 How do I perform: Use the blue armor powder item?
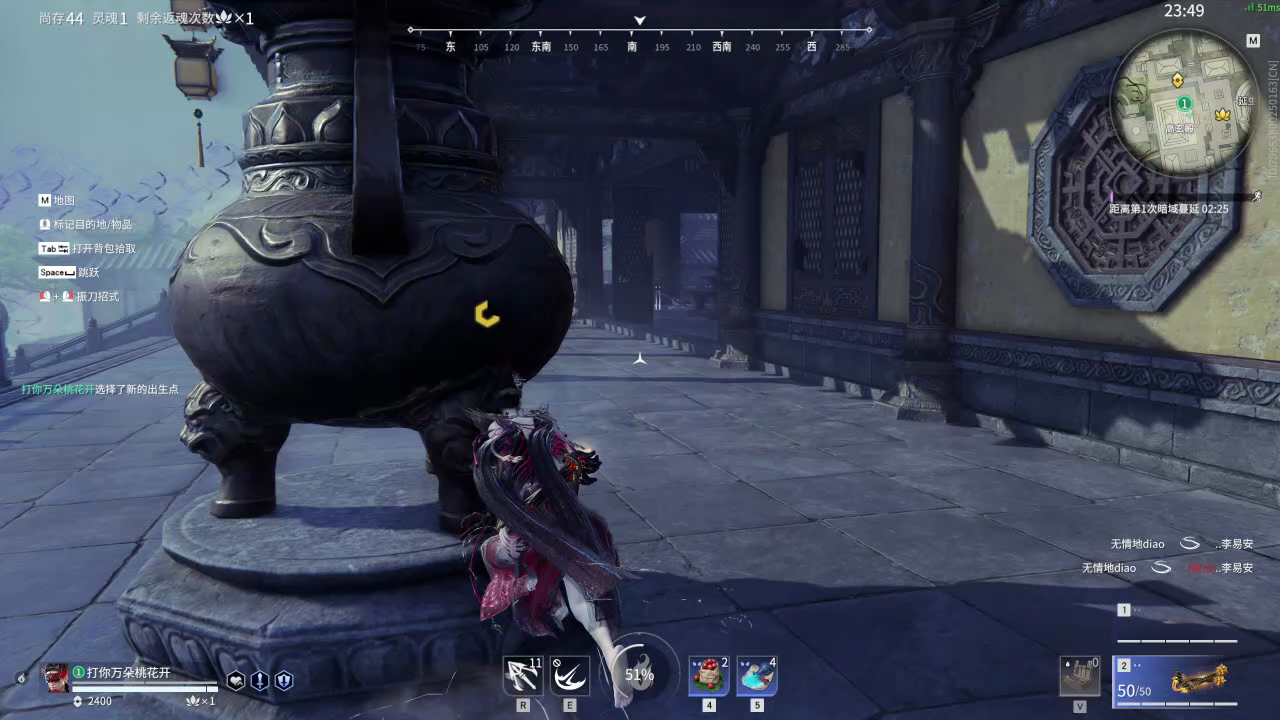coord(757,677)
